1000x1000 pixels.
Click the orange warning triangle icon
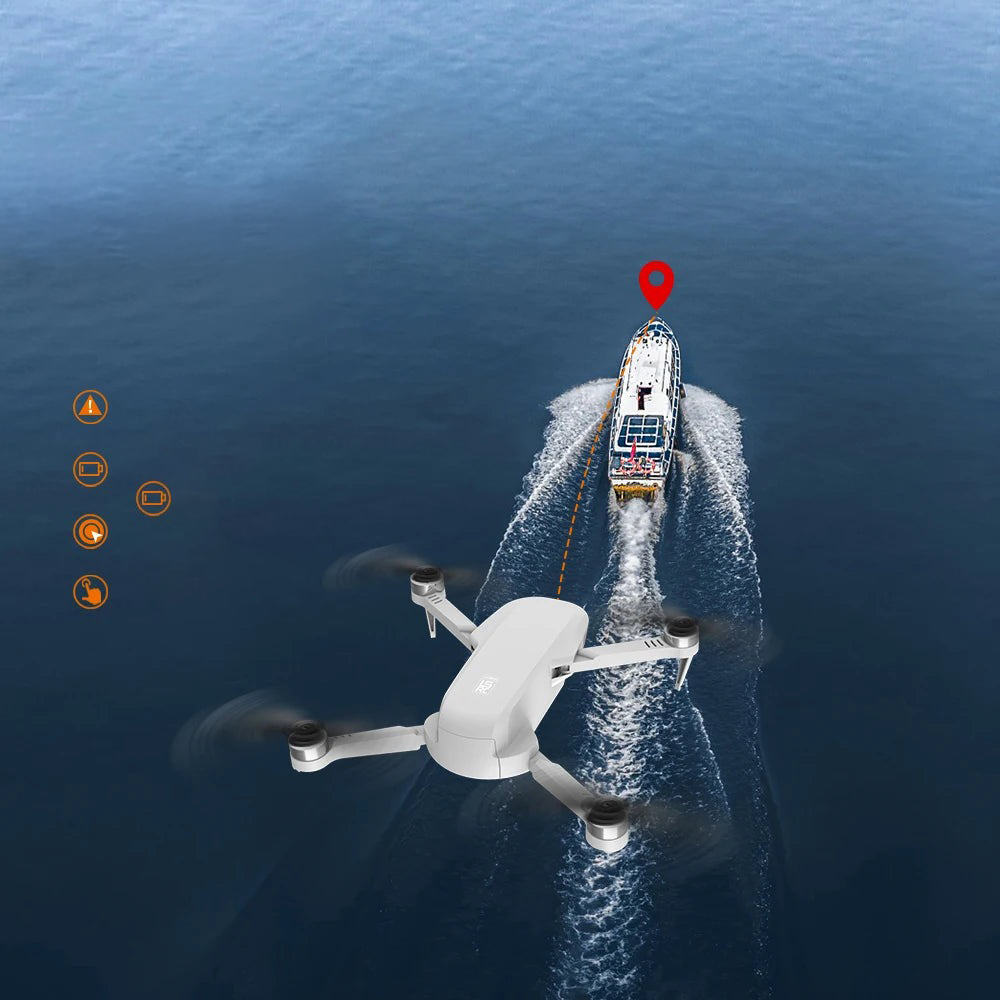click(90, 407)
